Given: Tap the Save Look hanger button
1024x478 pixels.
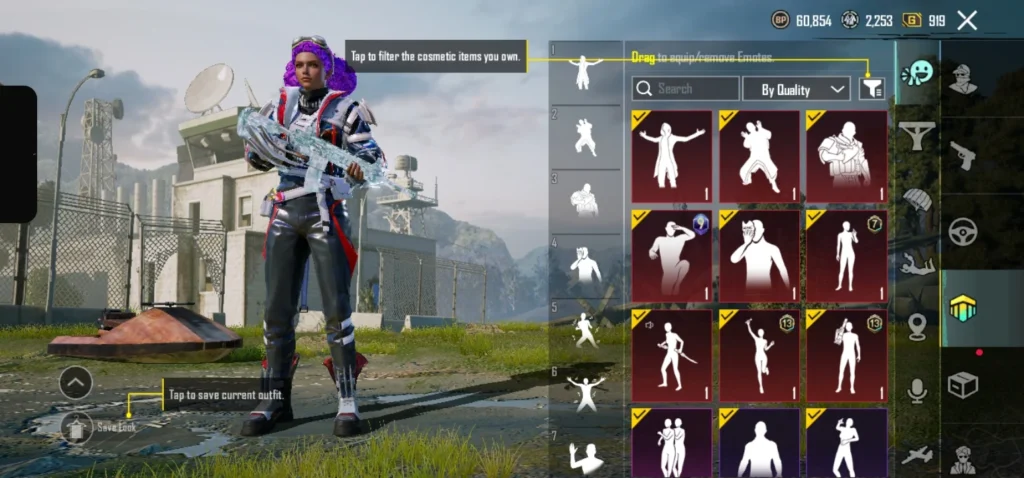Looking at the screenshot, I should [x=77, y=427].
